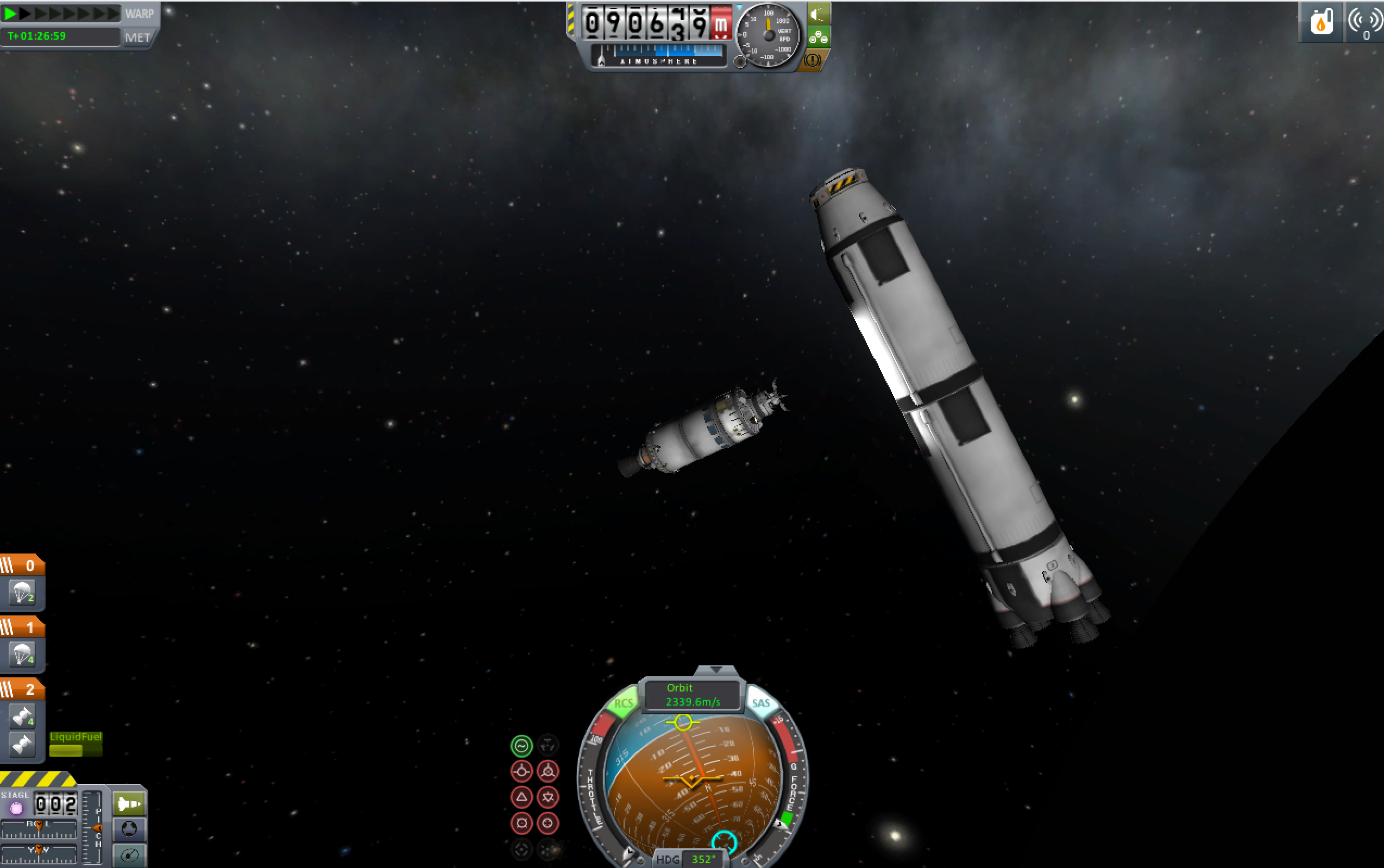Viewport: 1384px width, 868px height.
Task: Select the green Stability Assist SAS mode
Action: pyautogui.click(x=521, y=746)
